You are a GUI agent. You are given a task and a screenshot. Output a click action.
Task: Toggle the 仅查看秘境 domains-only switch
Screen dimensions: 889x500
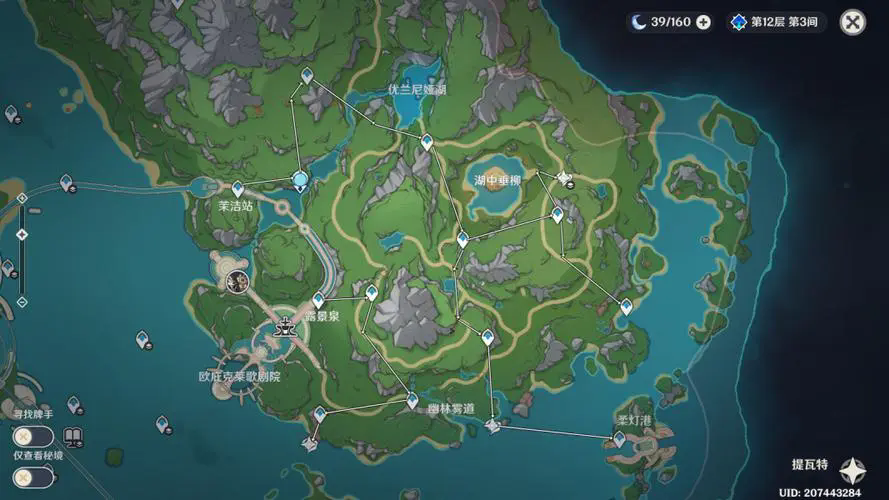coord(32,477)
